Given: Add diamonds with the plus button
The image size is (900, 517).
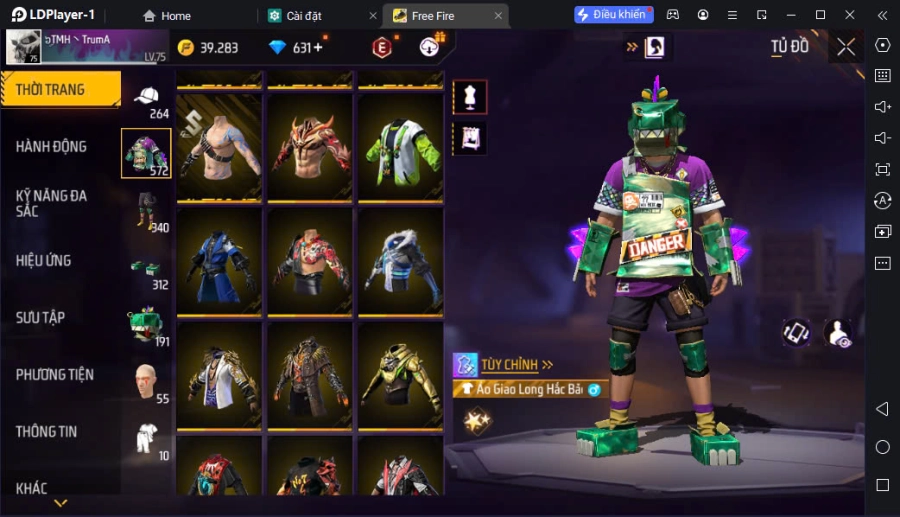Looking at the screenshot, I should [x=319, y=48].
